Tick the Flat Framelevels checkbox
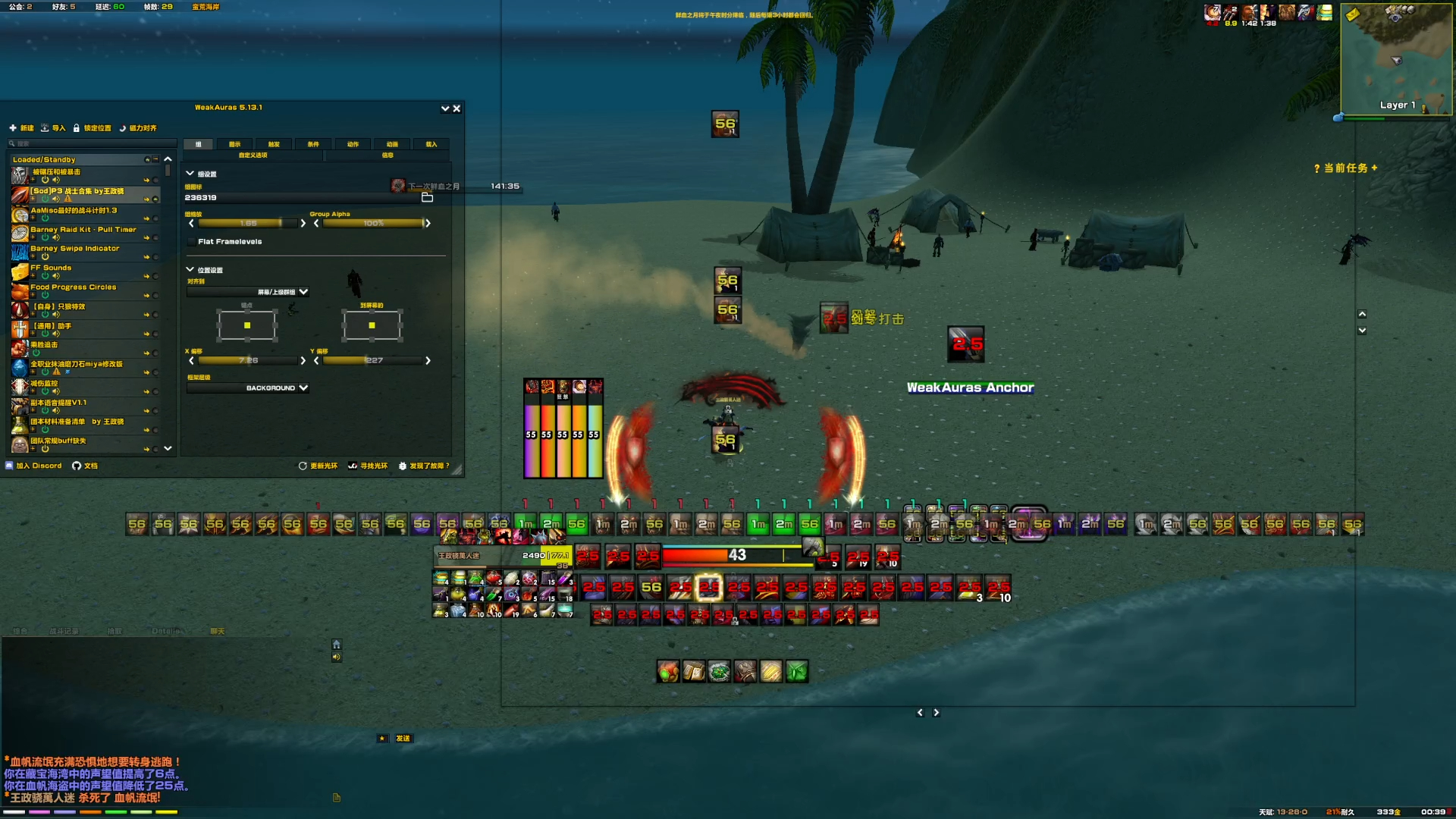 pos(191,242)
